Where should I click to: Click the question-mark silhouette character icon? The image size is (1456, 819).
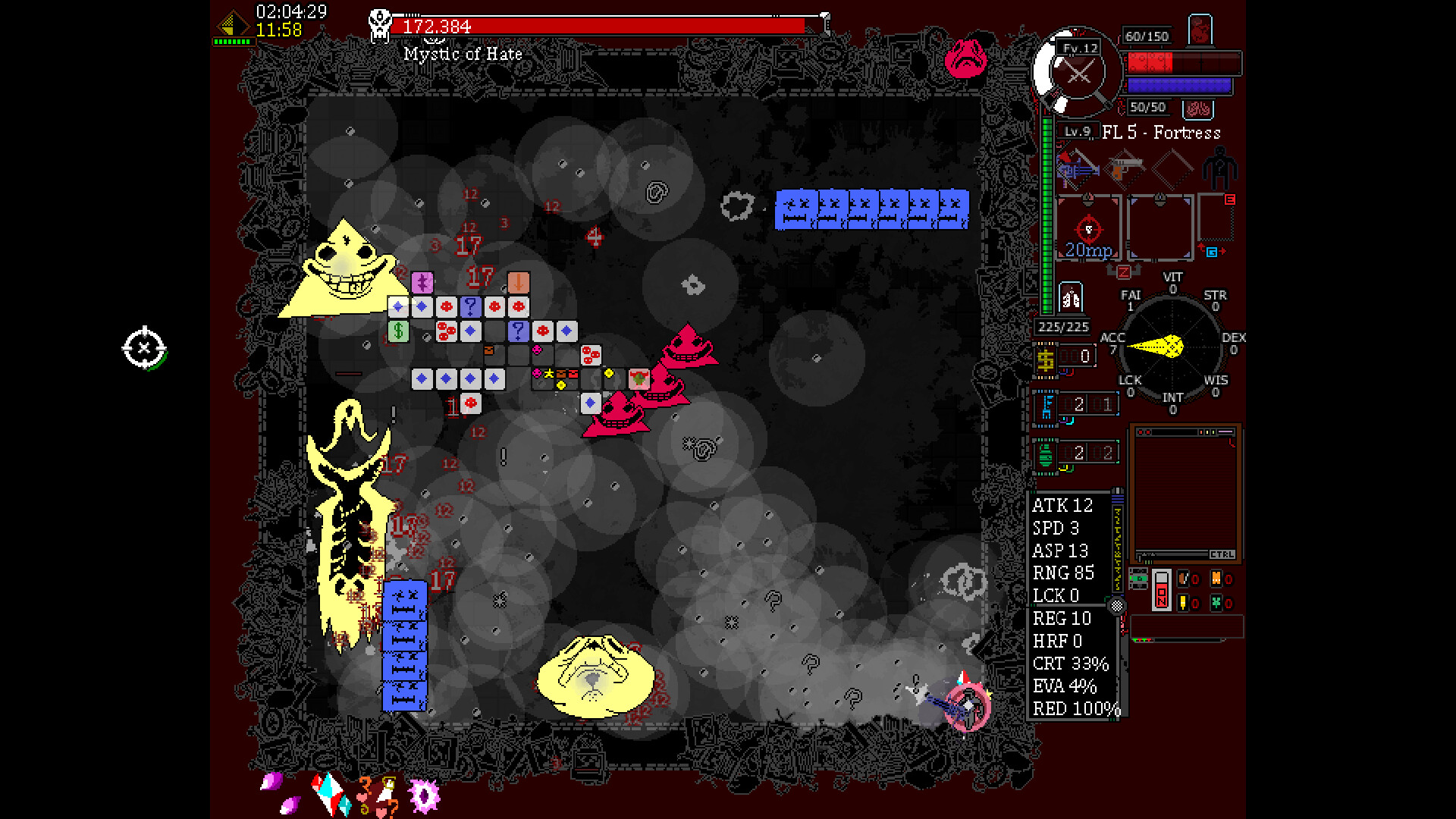coord(1219,168)
